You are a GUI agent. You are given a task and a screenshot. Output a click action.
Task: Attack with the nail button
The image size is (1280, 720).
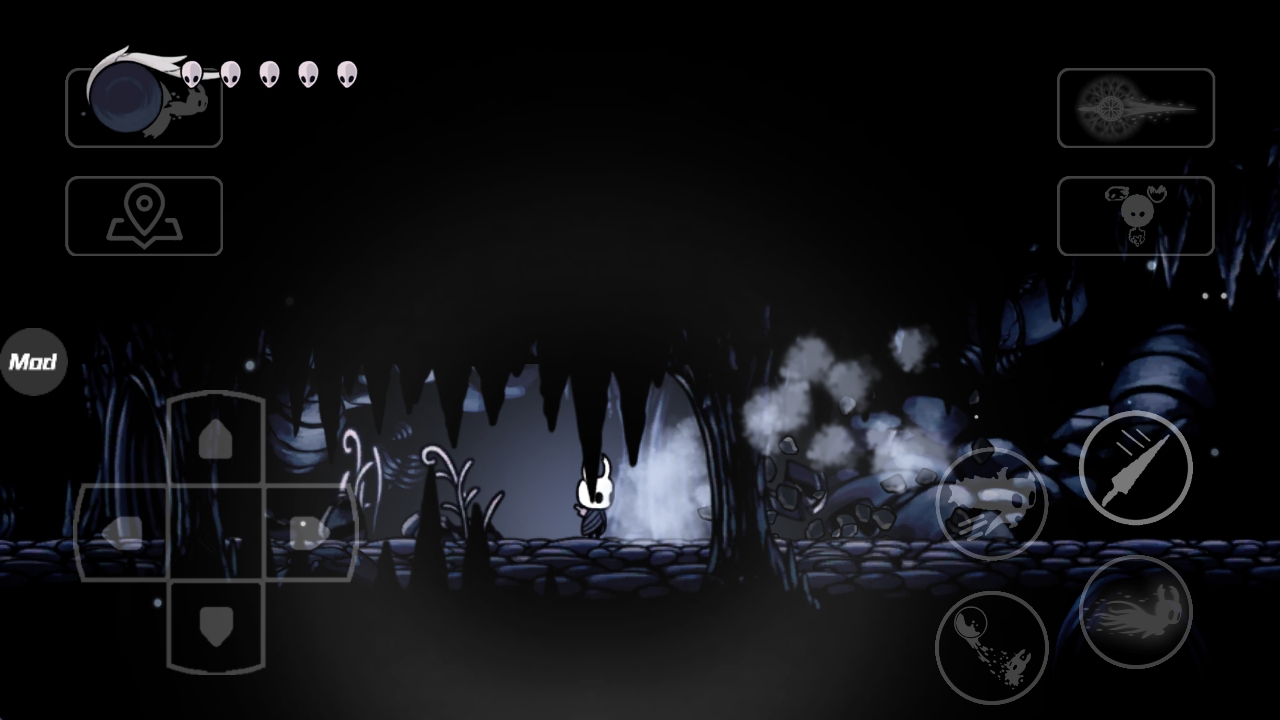click(1135, 466)
